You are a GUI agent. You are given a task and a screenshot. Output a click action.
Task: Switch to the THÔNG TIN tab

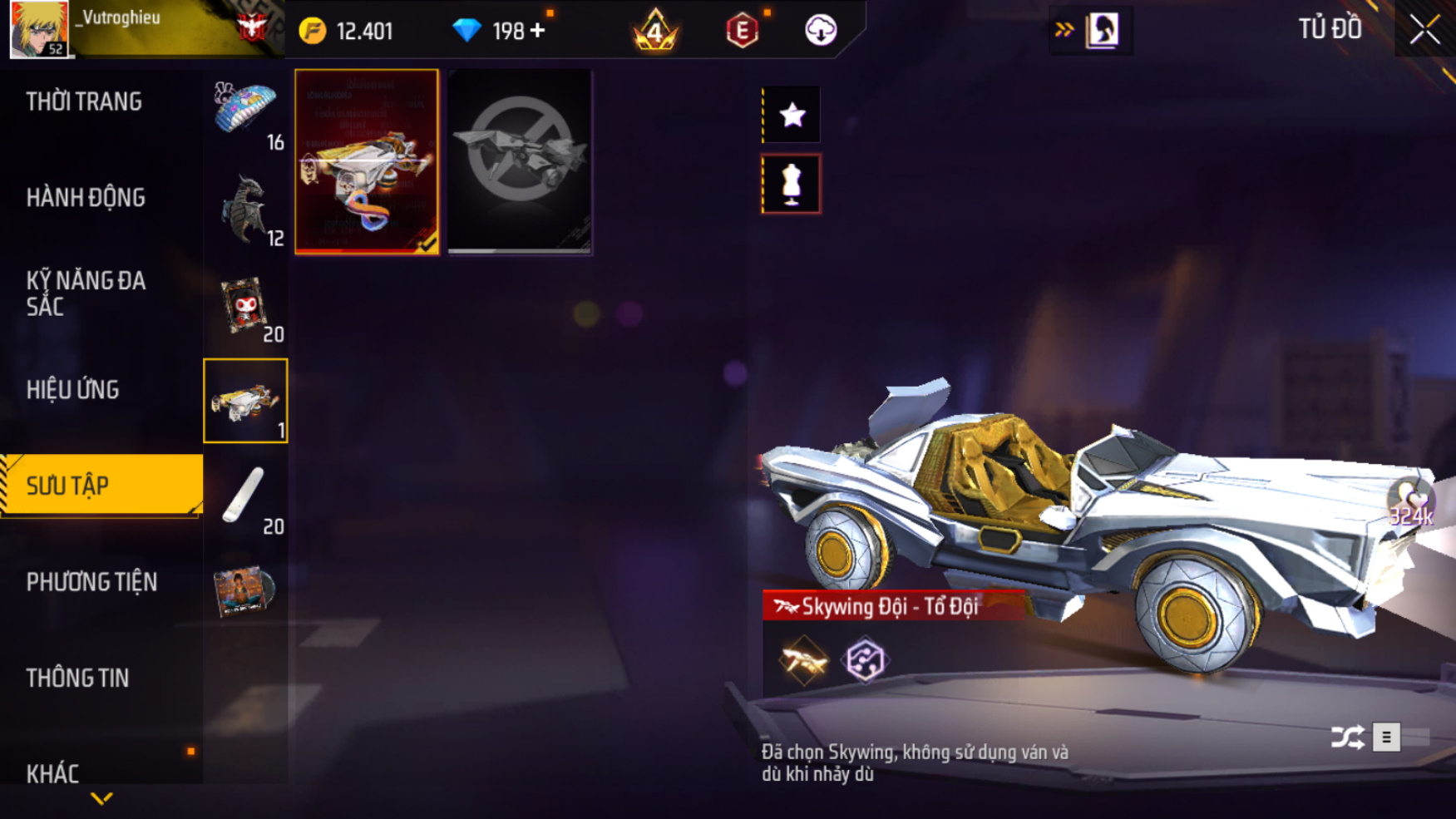coord(77,678)
